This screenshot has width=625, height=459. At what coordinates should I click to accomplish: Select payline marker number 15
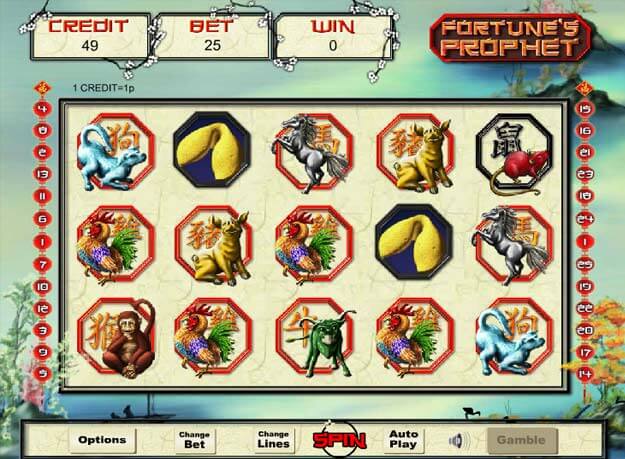coord(586,108)
